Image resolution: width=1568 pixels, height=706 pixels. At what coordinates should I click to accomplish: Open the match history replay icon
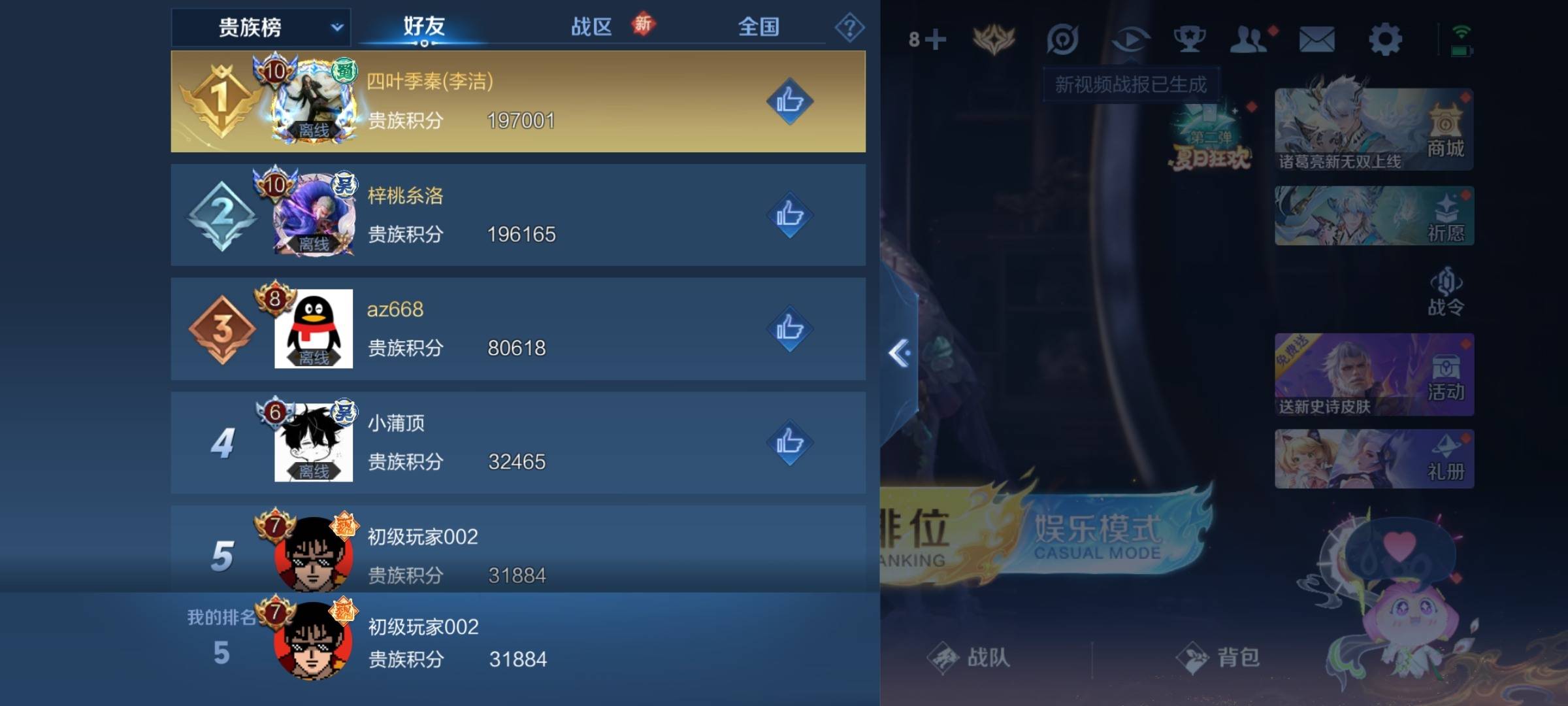coord(1132,39)
